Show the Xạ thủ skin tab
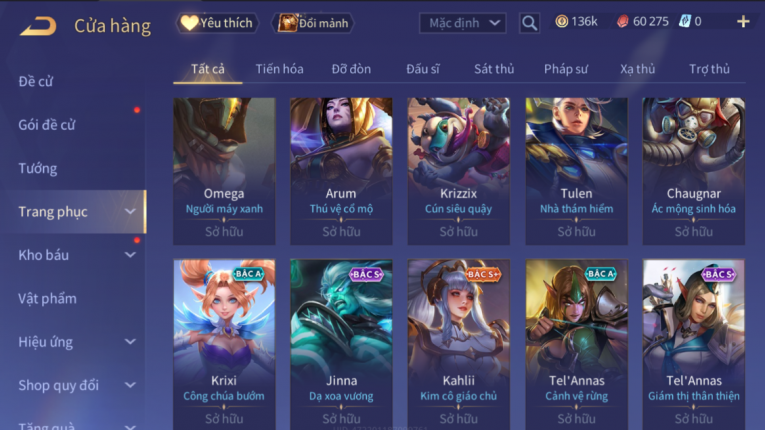765x430 pixels. pyautogui.click(x=638, y=69)
